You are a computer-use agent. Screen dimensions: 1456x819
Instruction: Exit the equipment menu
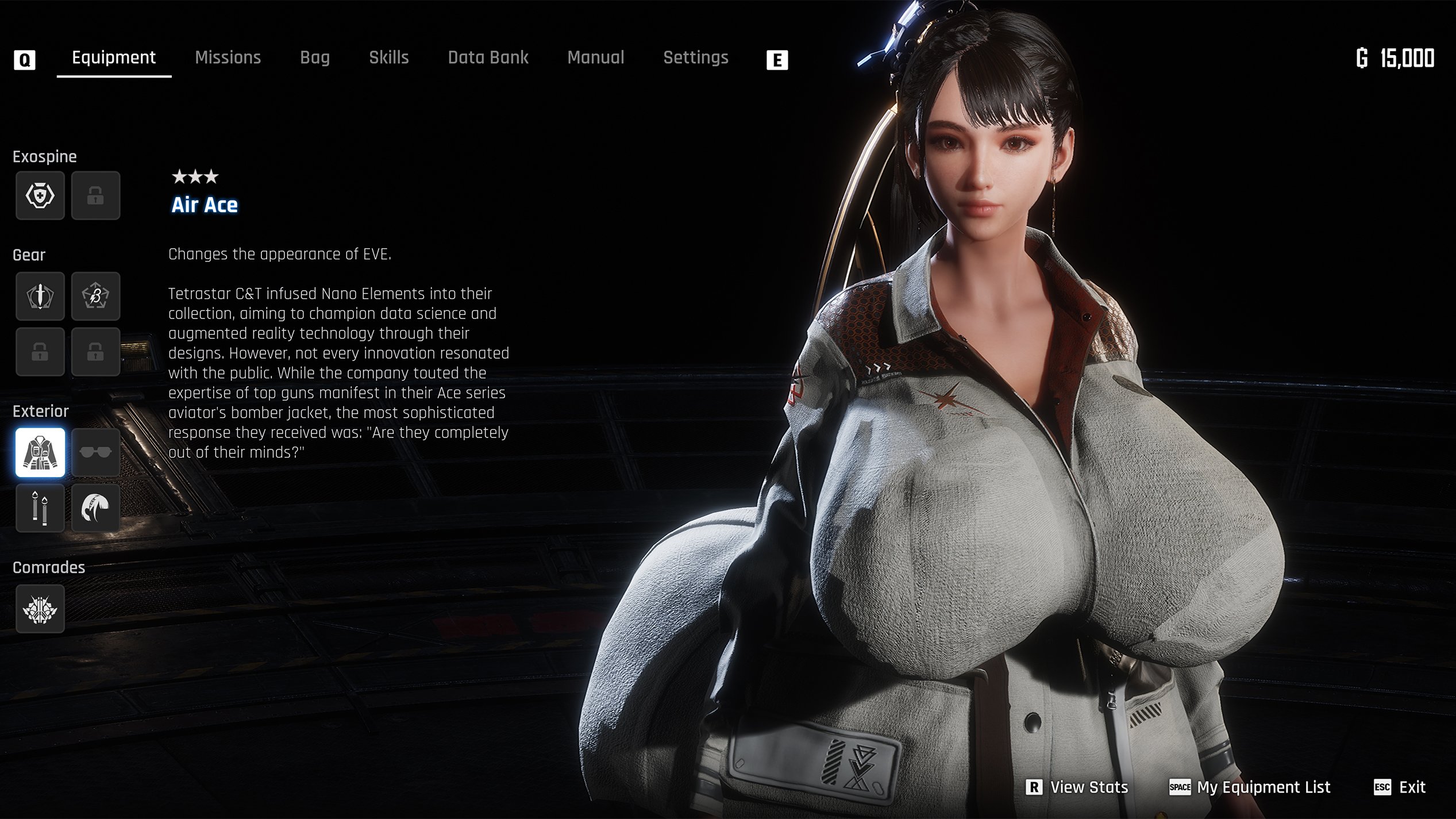point(1400,787)
